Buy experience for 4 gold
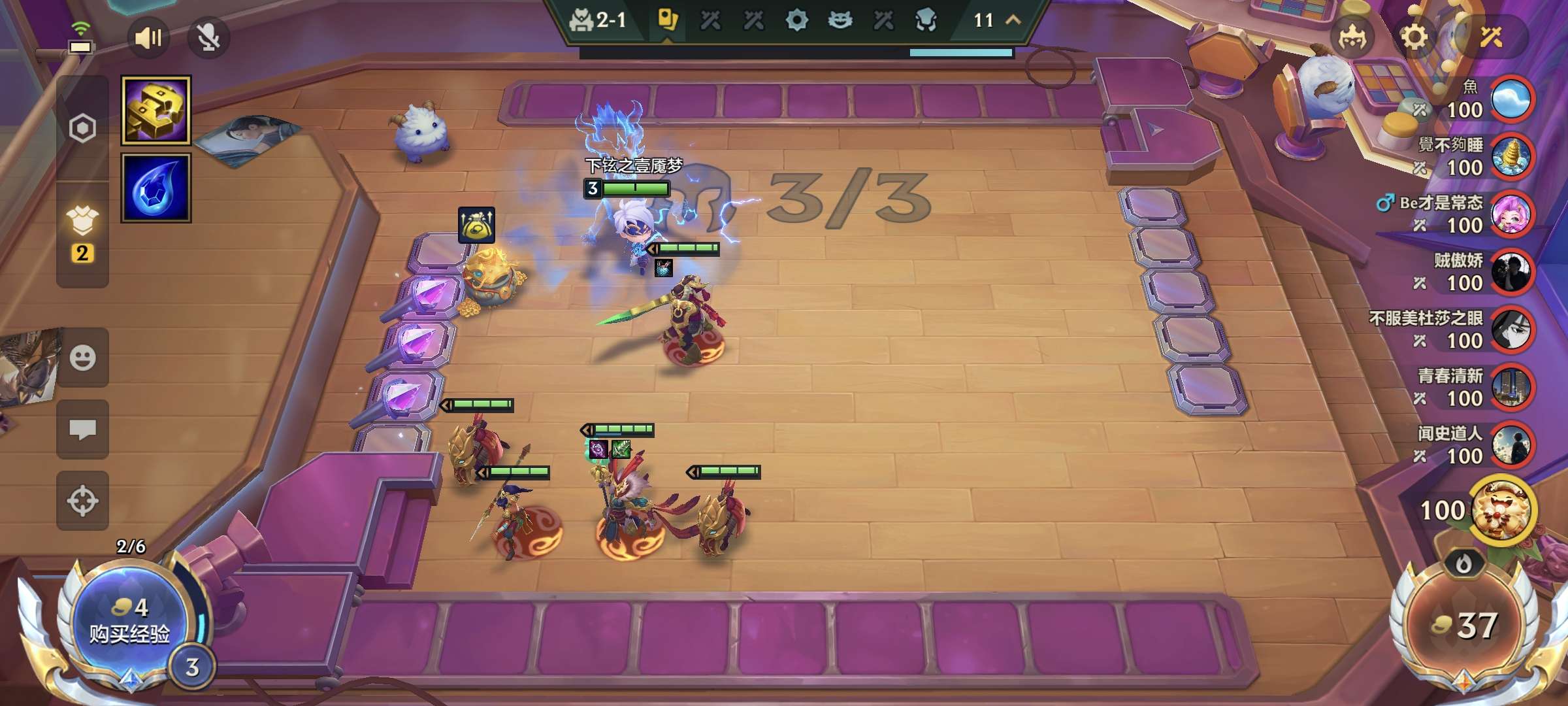This screenshot has height=706, width=1568. tap(129, 622)
